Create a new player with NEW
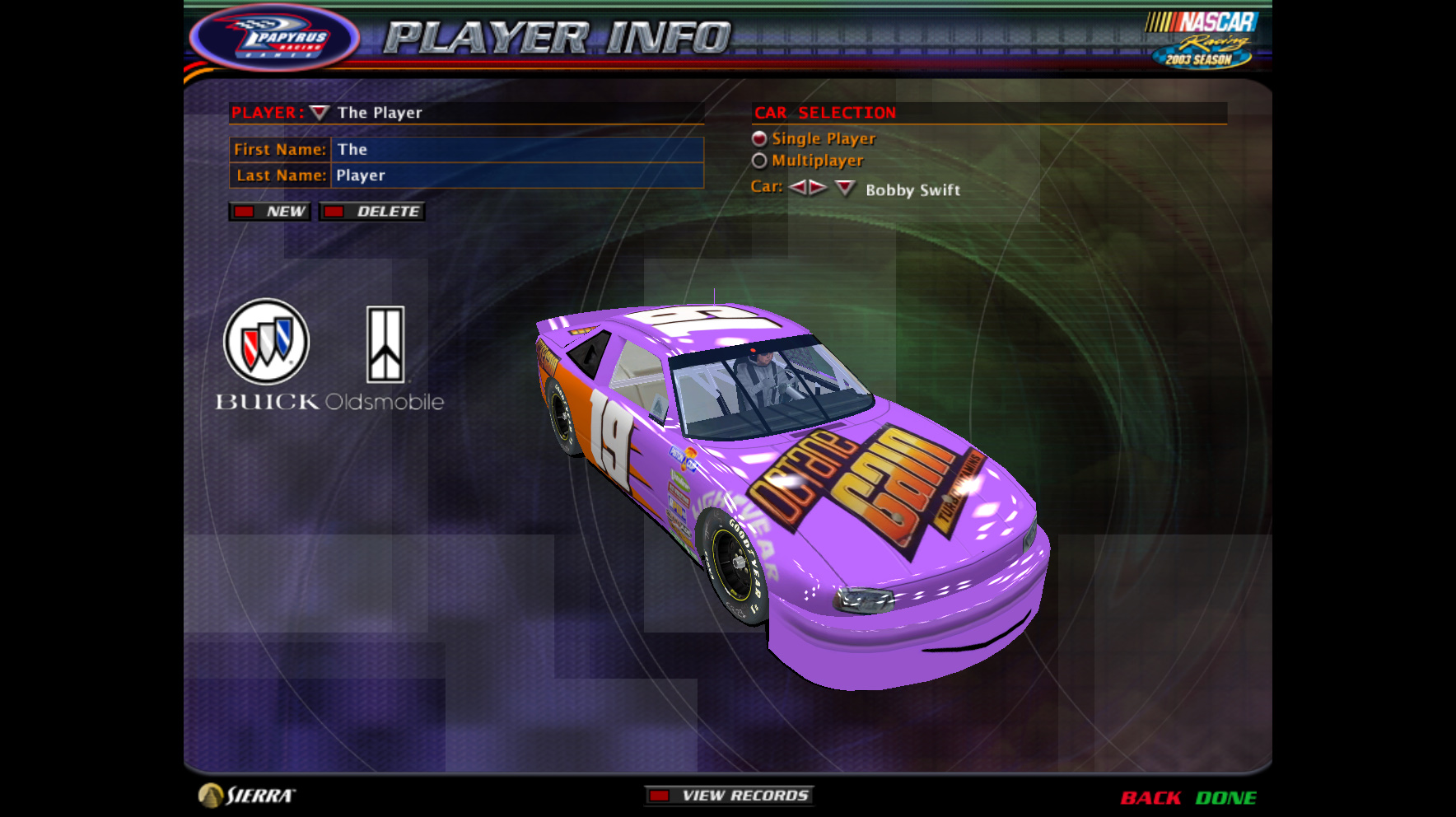 270,212
